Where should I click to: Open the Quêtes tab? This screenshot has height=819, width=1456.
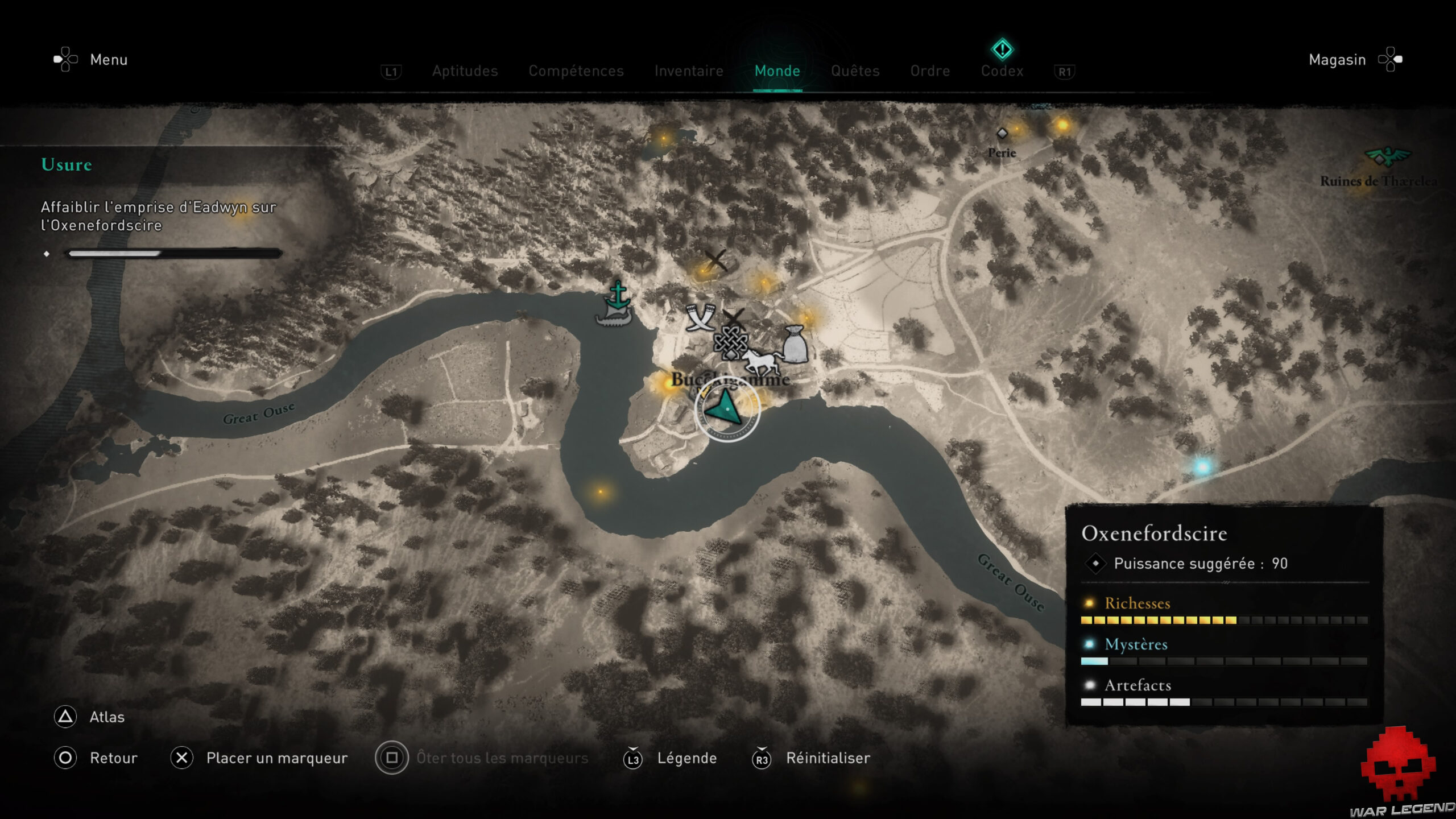coord(855,71)
